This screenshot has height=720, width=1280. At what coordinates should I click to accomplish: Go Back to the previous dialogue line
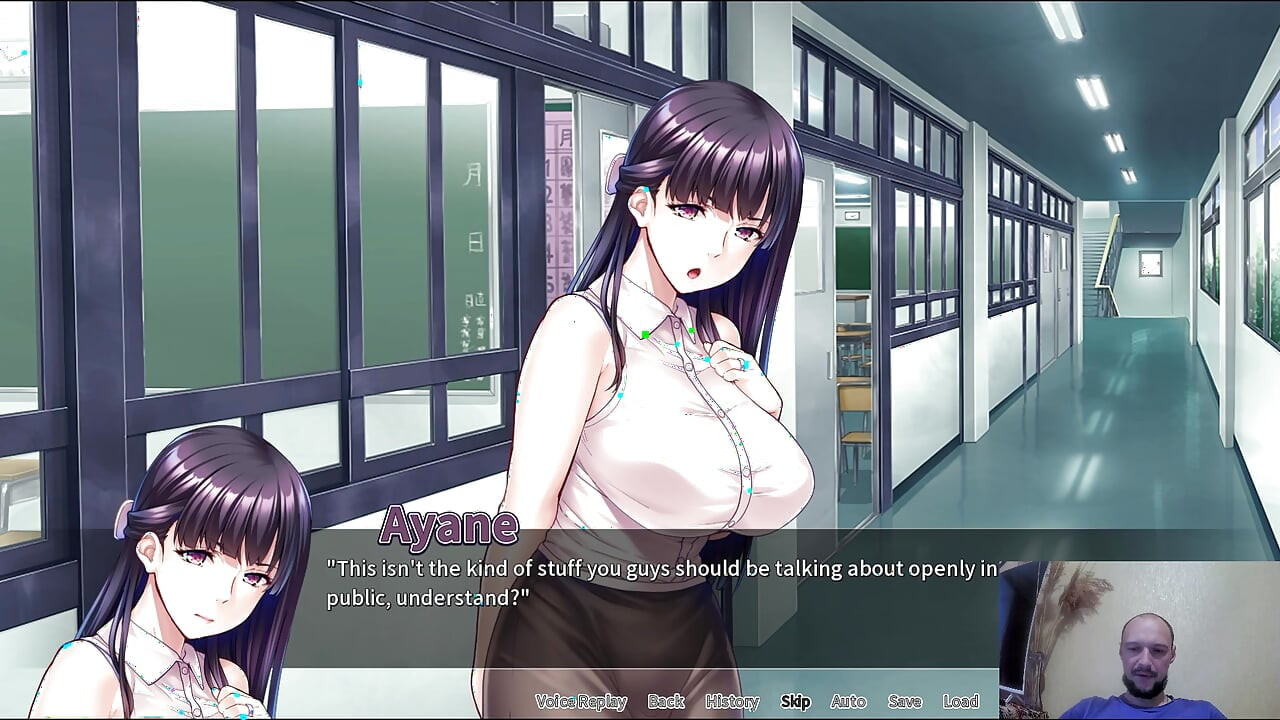point(665,701)
